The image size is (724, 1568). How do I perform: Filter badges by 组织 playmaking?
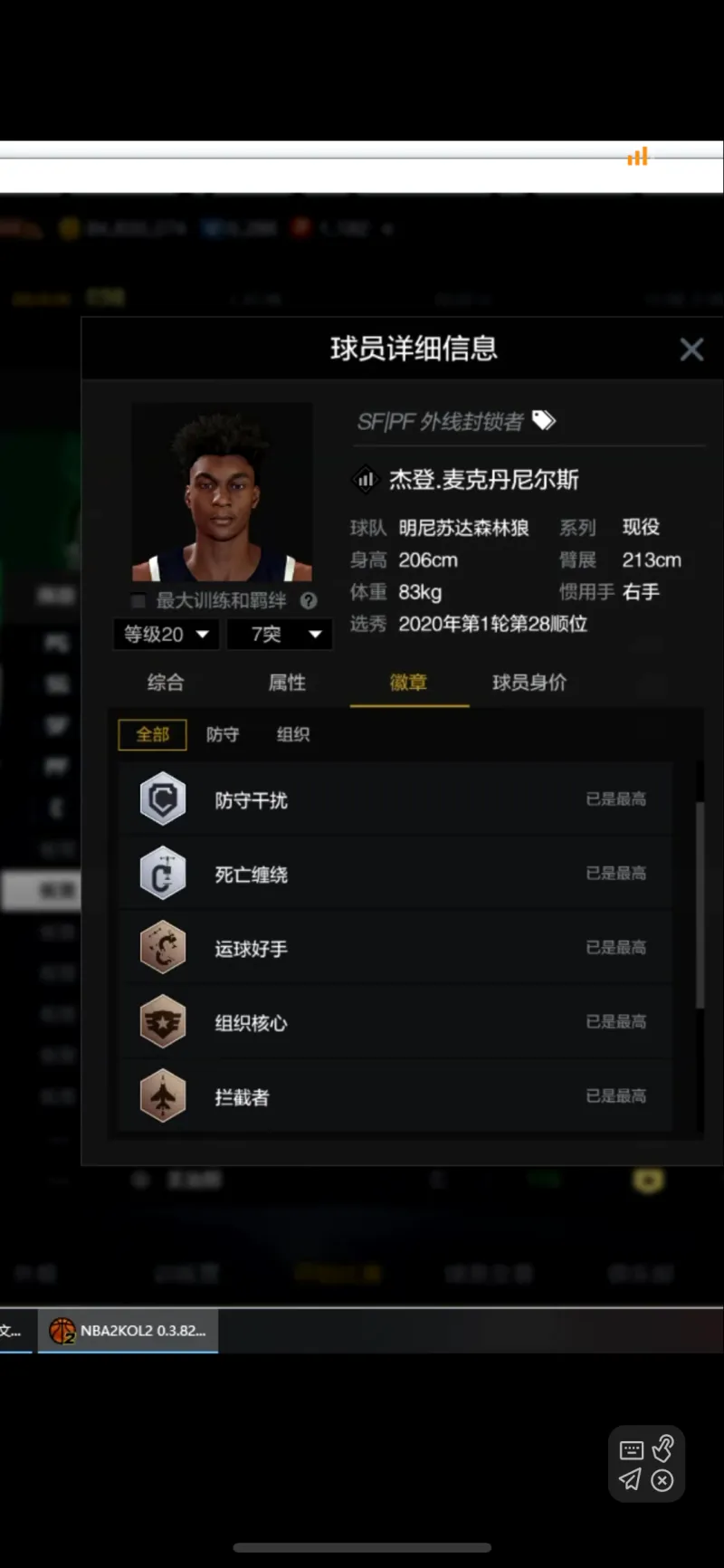point(293,734)
